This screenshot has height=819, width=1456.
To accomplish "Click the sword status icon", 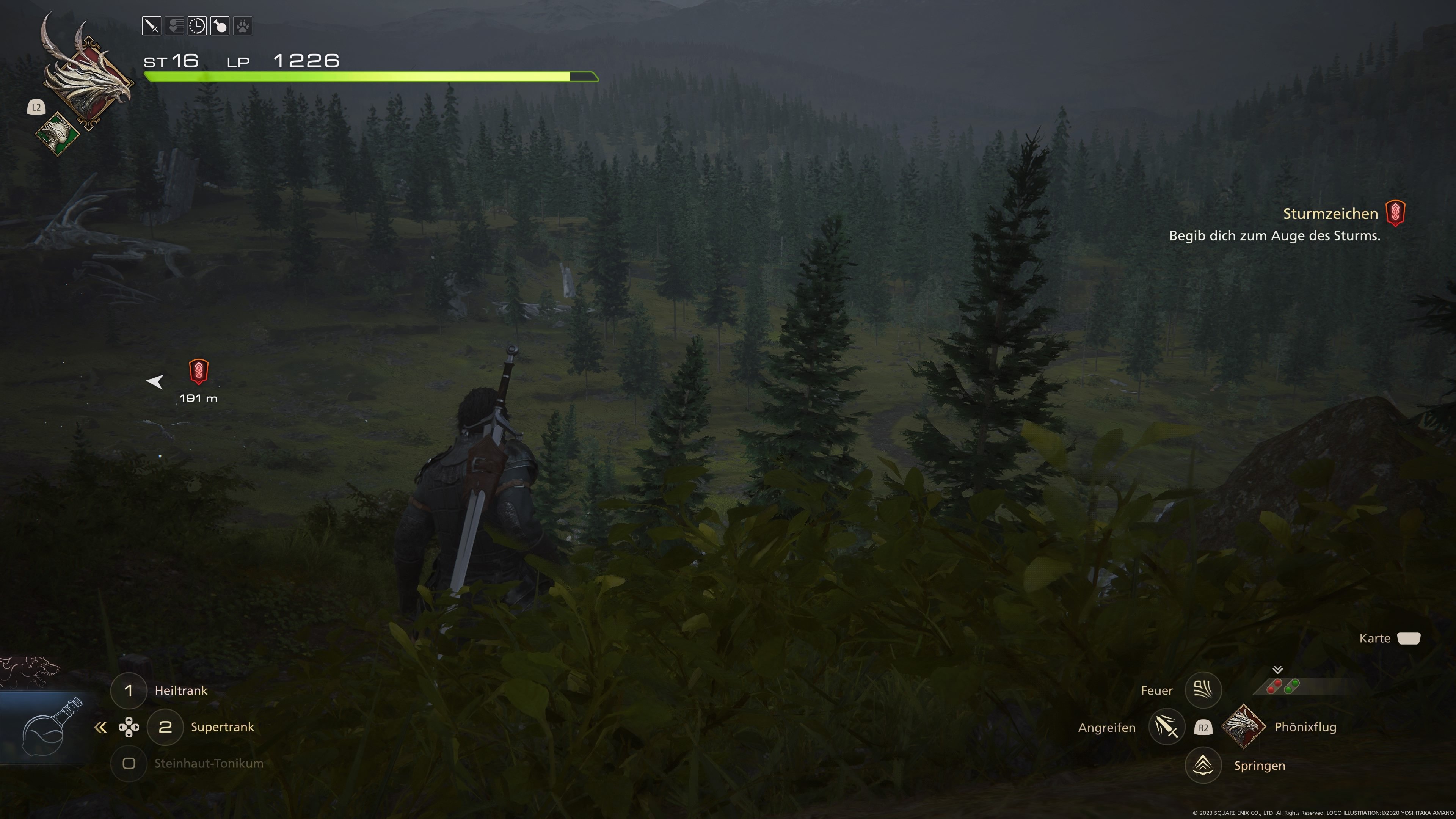I will tap(152, 26).
